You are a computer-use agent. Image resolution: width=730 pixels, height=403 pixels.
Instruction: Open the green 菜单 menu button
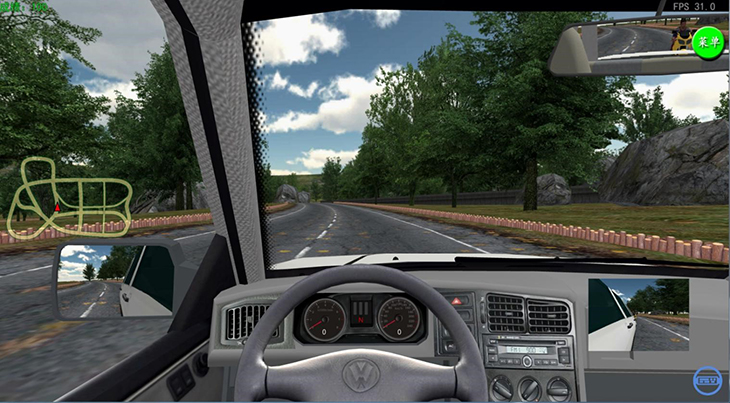click(x=709, y=43)
